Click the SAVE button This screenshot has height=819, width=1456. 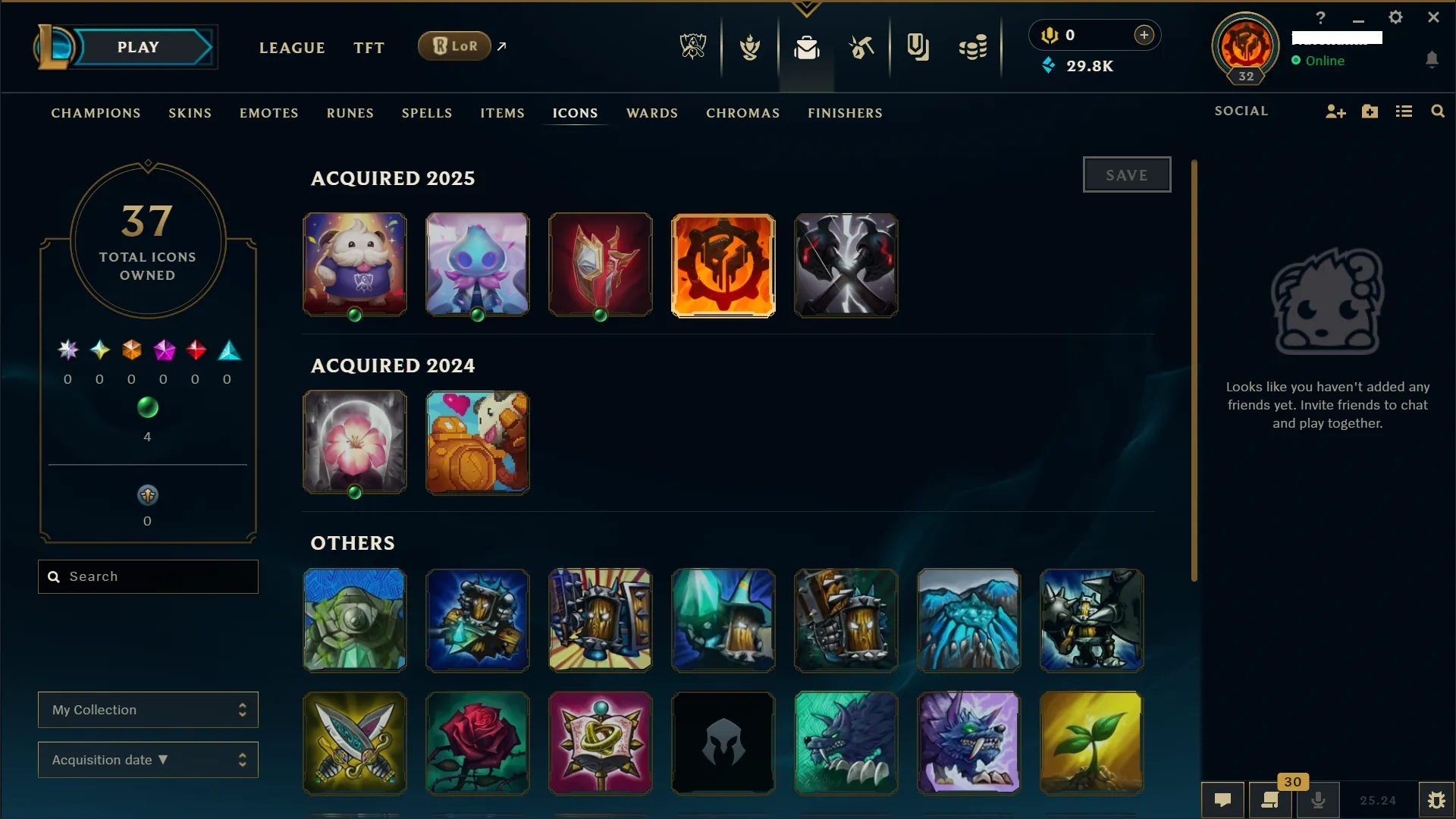(x=1127, y=174)
